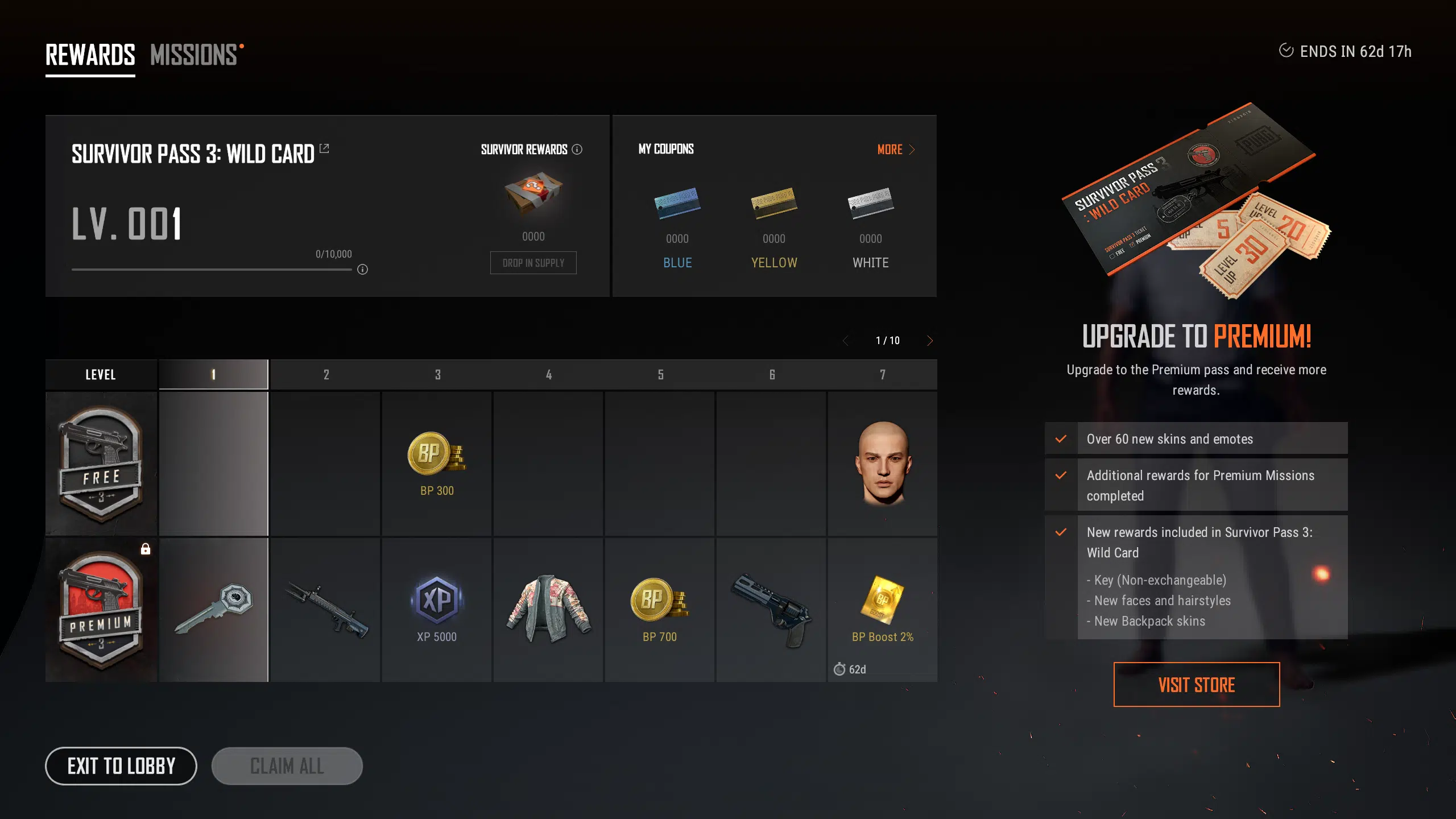Select the REWARDS tab
The width and height of the screenshot is (1456, 819).
point(89,54)
